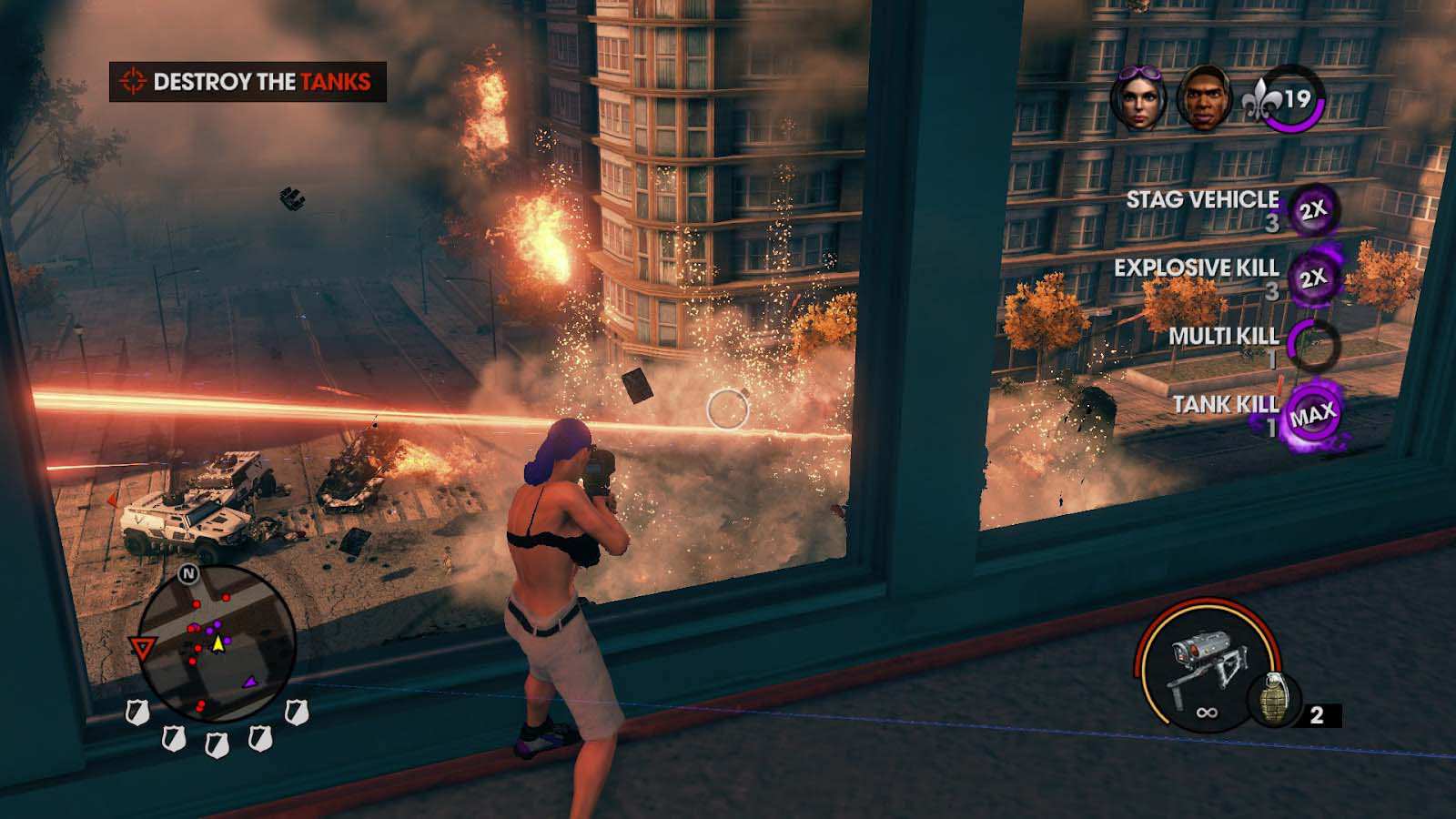Click the Destroy the Tanks objective tracker
Viewport: 1456px width, 819px height.
point(248,82)
